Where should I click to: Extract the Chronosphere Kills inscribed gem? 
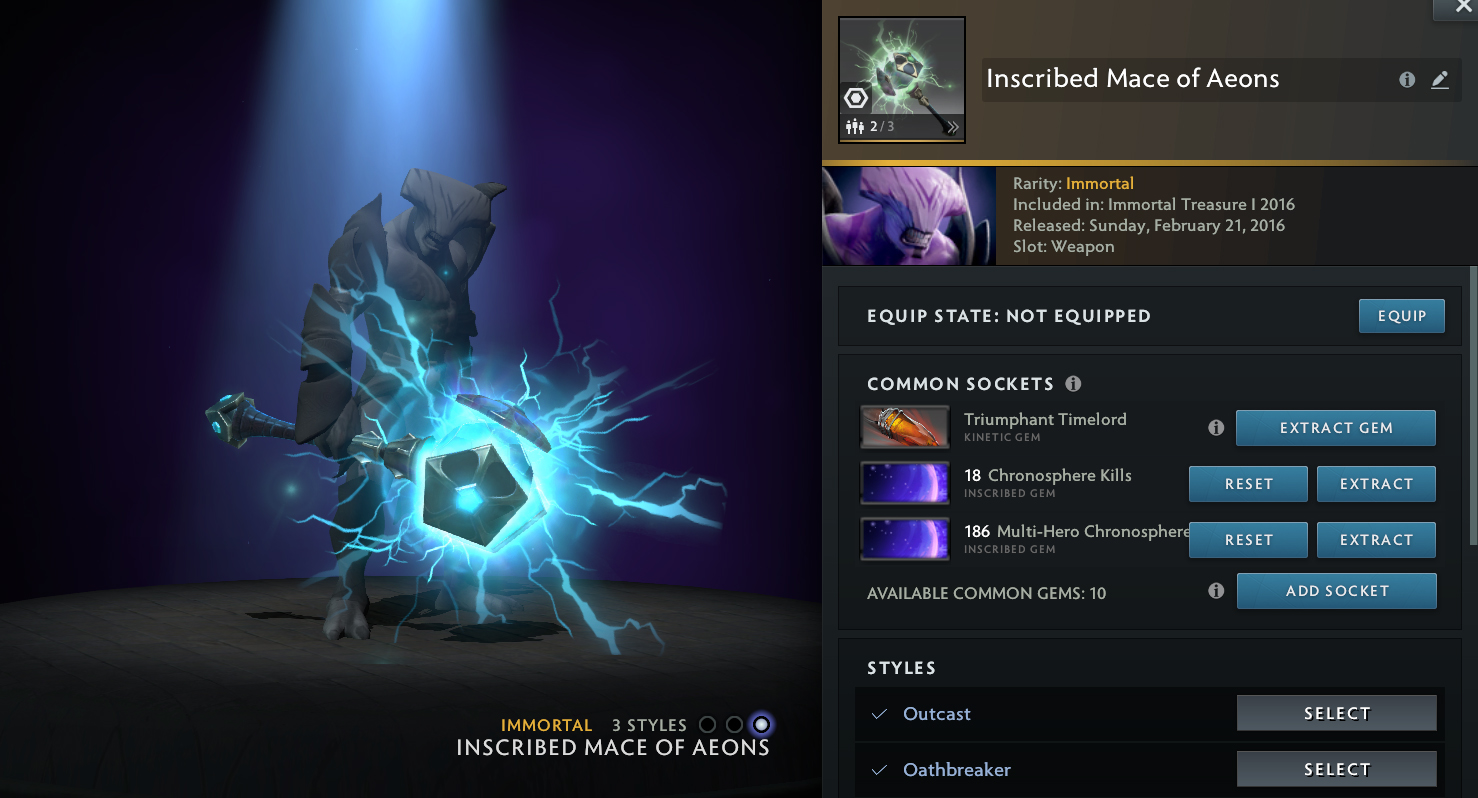[1376, 484]
